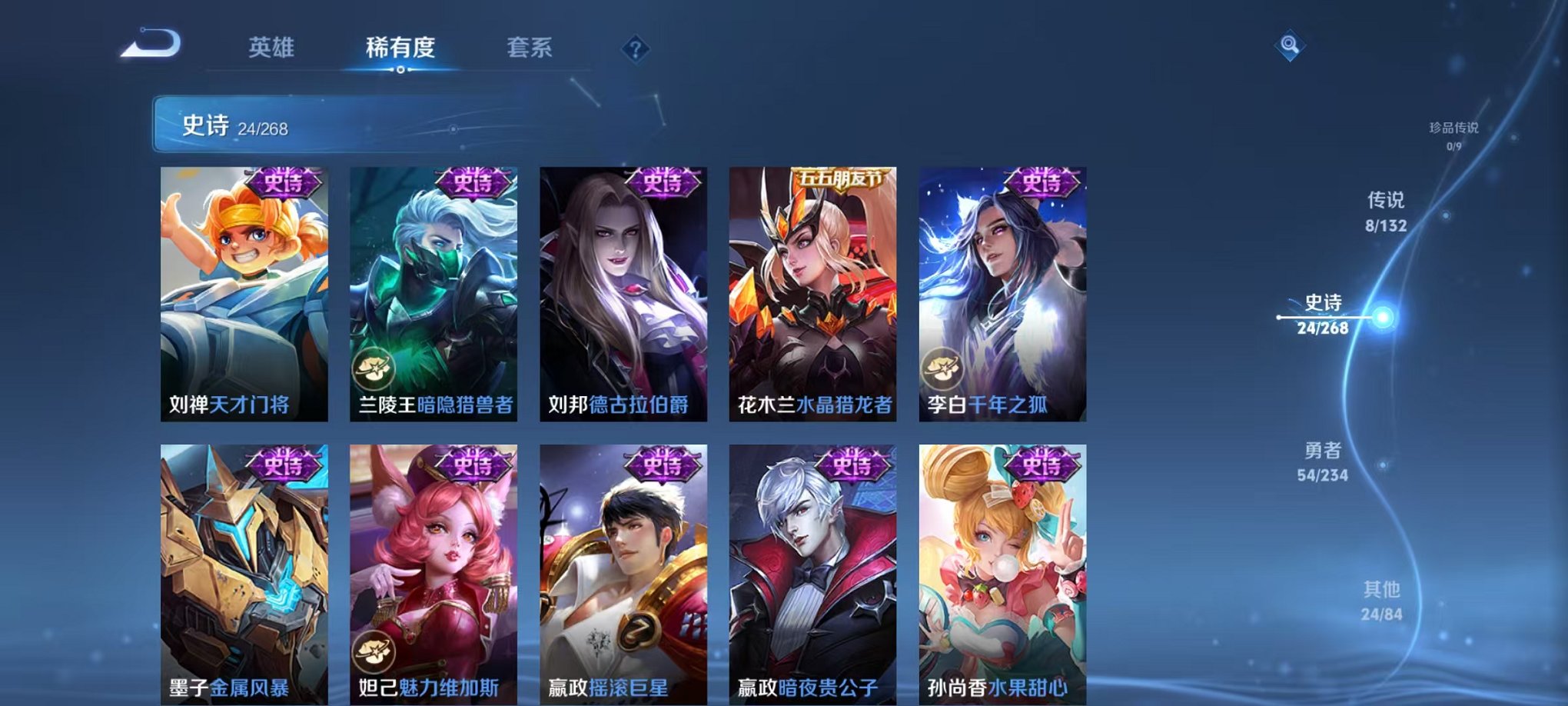Open the search magnifier icon top right
1568x706 pixels.
point(1291,45)
